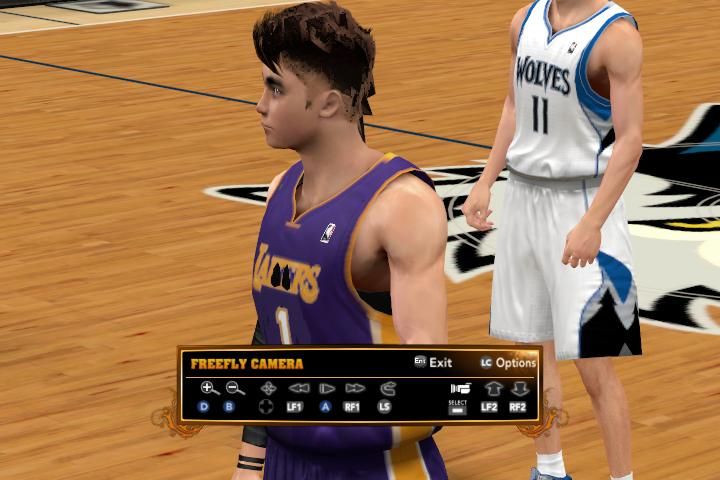Open the camera Options

[x=508, y=362]
